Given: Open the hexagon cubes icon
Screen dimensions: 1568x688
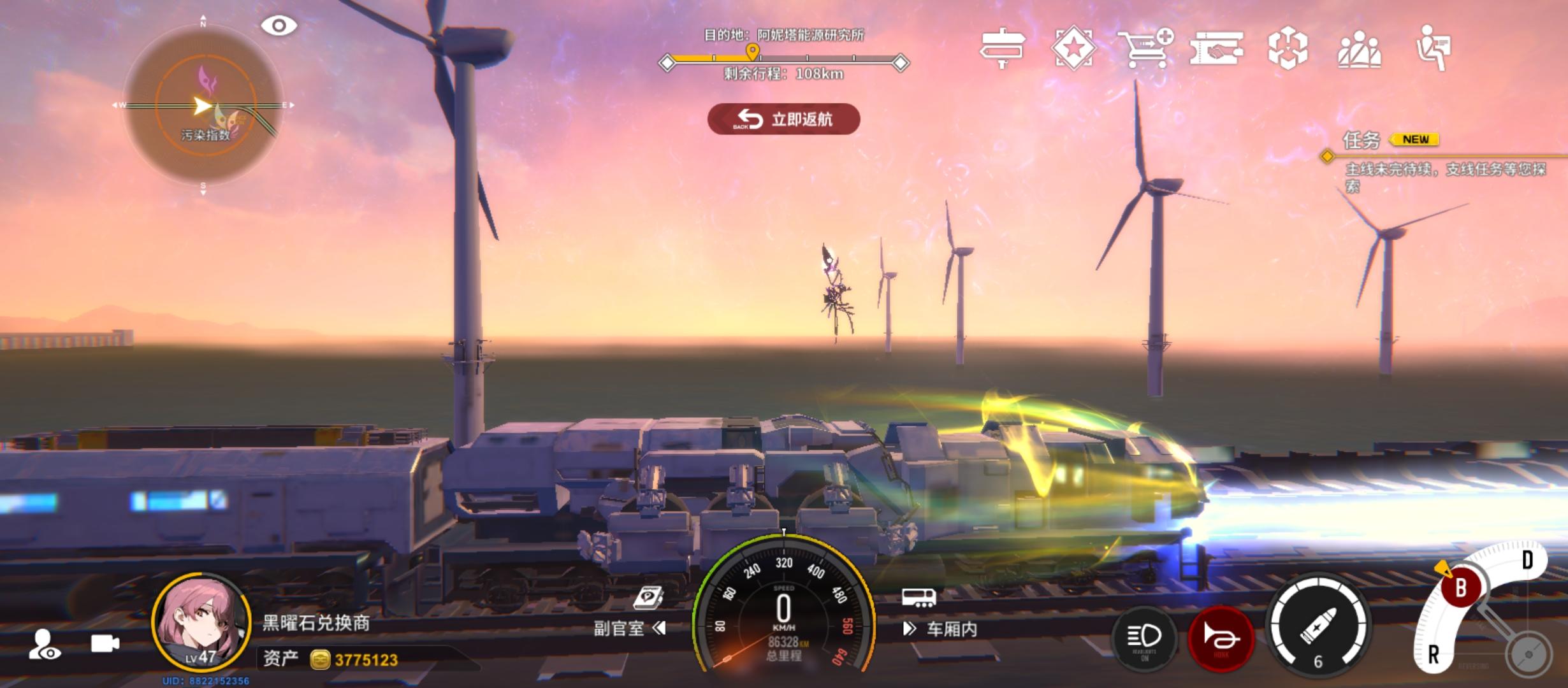Looking at the screenshot, I should point(1288,48).
